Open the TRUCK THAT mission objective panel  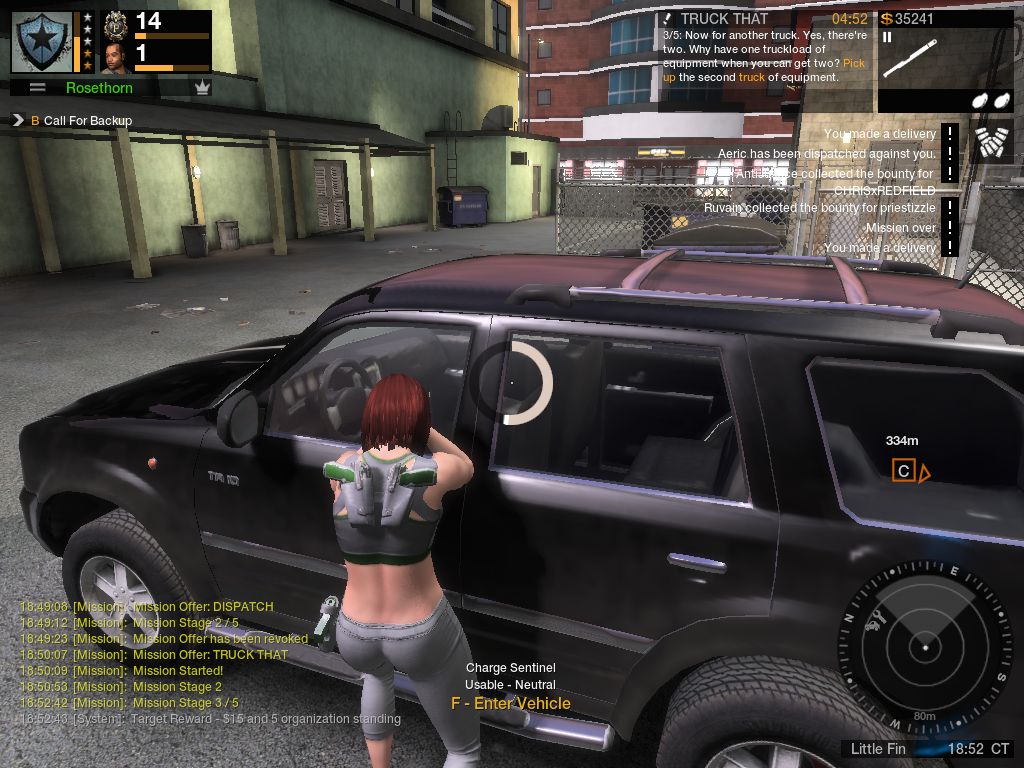pyautogui.click(x=758, y=48)
